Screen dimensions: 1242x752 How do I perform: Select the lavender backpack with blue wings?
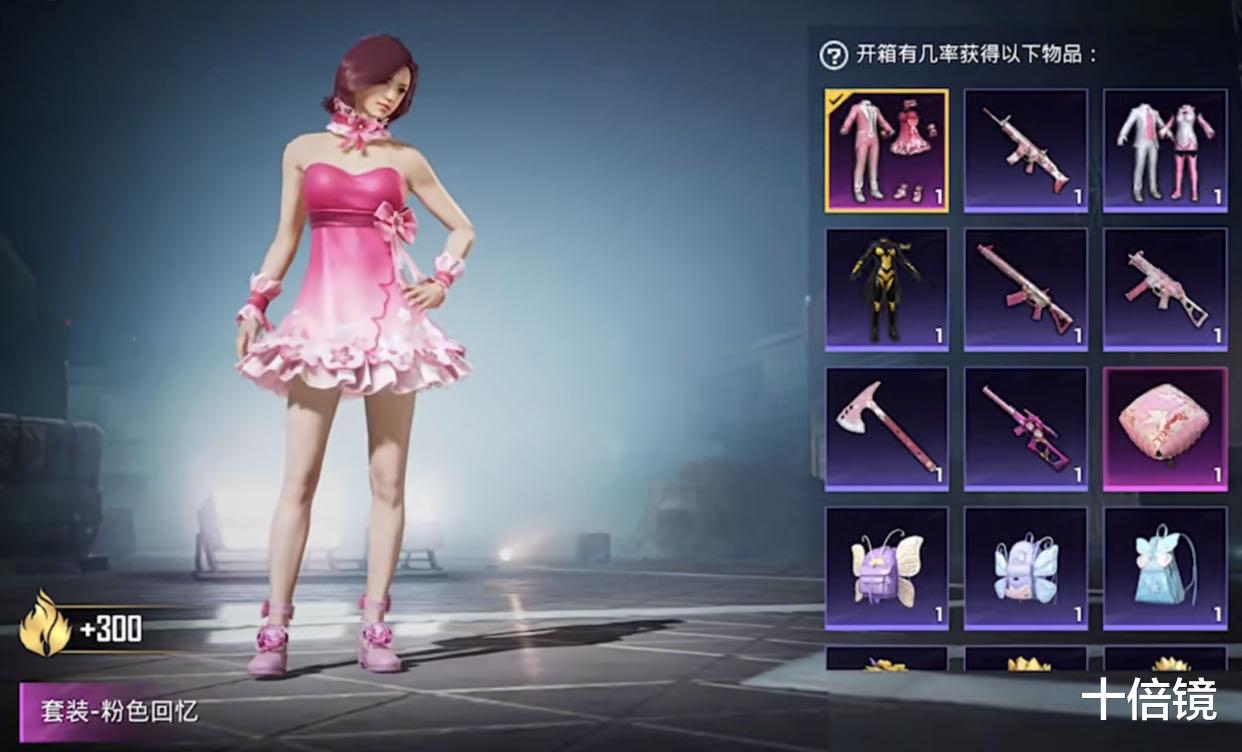1025,567
